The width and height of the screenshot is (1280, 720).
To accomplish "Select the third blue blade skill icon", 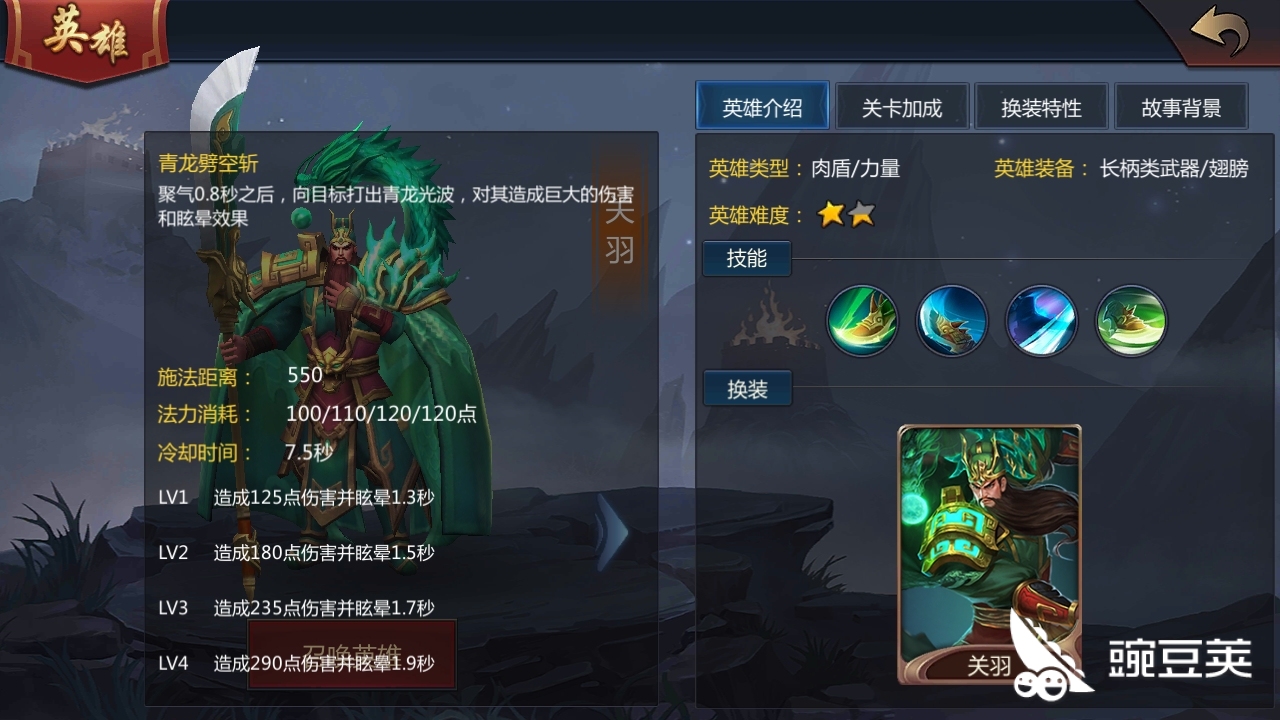I will tap(1042, 321).
